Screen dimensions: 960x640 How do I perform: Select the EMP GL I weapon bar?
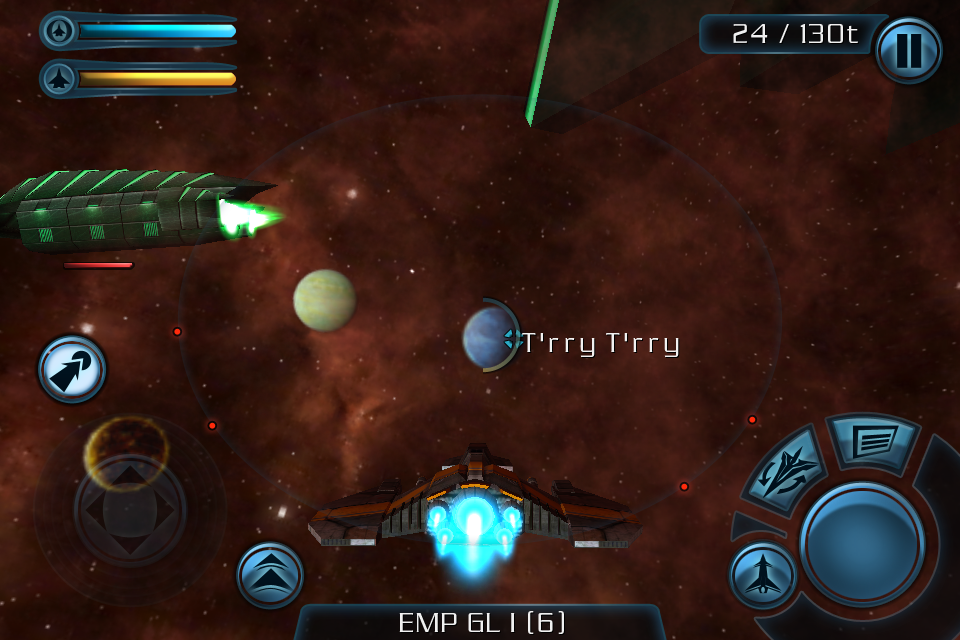tap(481, 622)
